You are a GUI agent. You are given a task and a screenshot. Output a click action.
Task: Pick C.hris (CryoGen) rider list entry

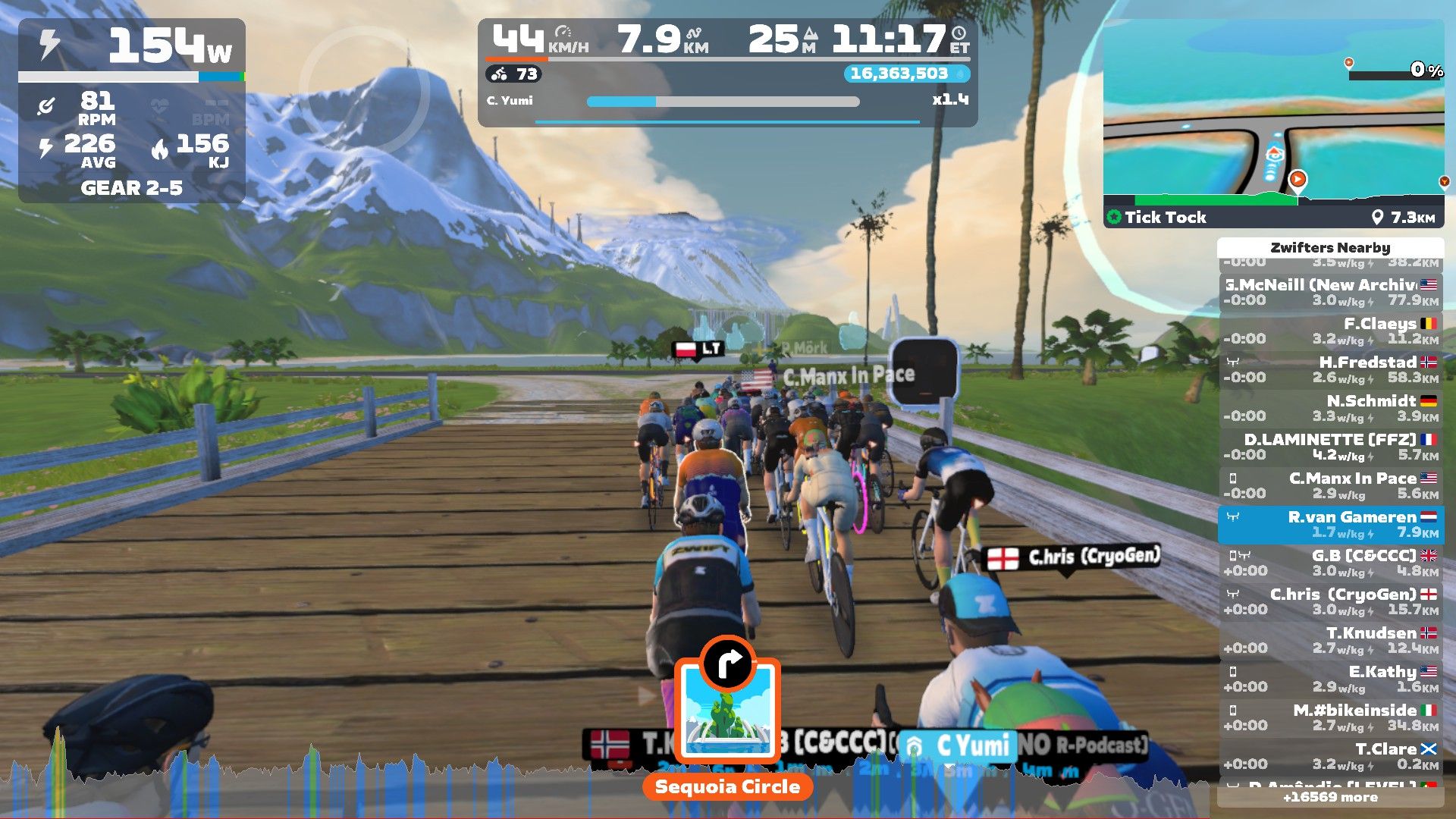pos(1331,601)
